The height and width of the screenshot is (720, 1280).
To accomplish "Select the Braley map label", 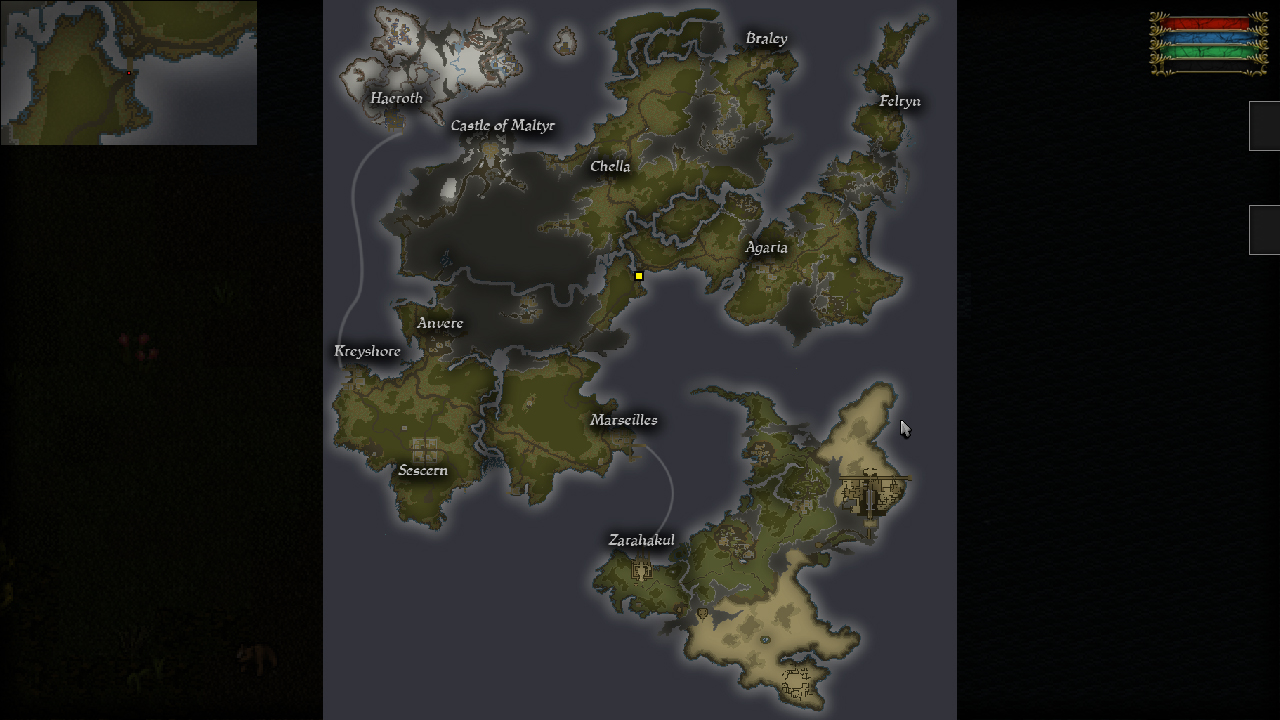I will coord(766,39).
